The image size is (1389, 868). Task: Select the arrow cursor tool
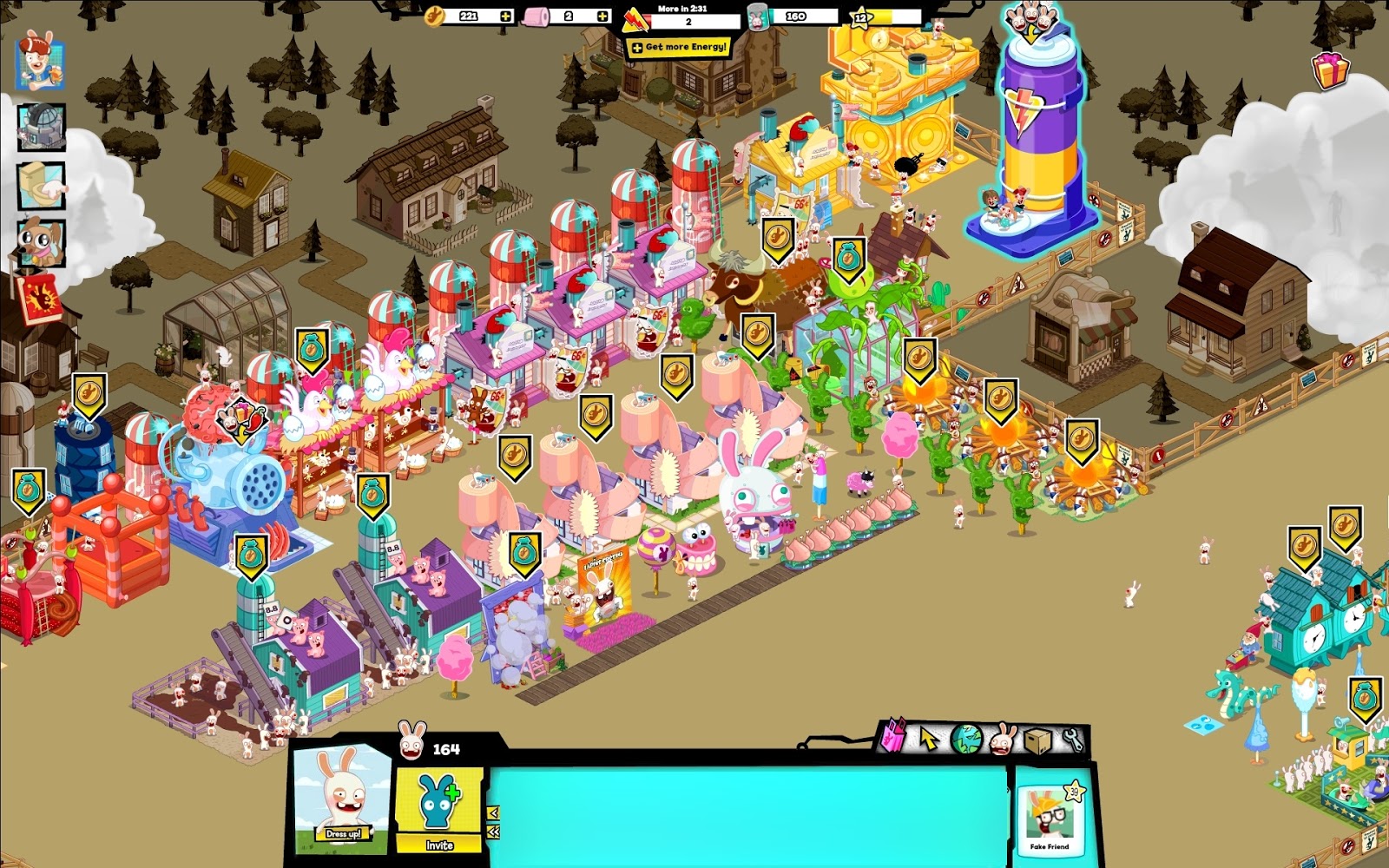click(929, 739)
